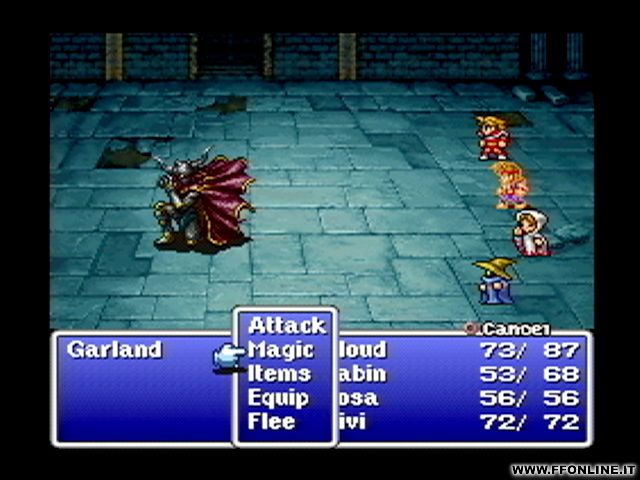Image resolution: width=640 pixels, height=480 pixels.
Task: Select the party row with 56/56 HP
Action: 460,398
